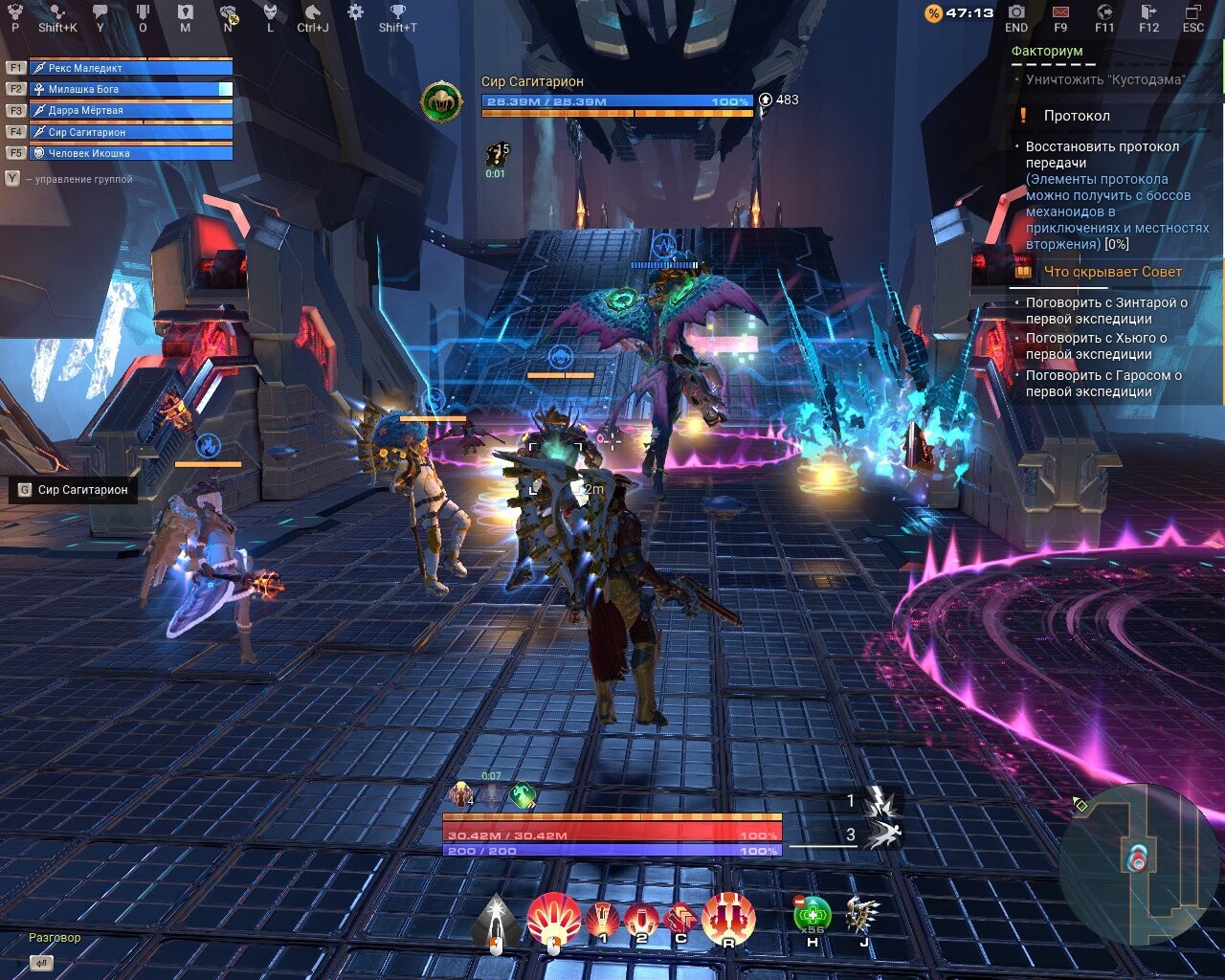Image resolution: width=1225 pixels, height=980 pixels.
Task: Open the main menu ESC icon
Action: [x=1193, y=12]
